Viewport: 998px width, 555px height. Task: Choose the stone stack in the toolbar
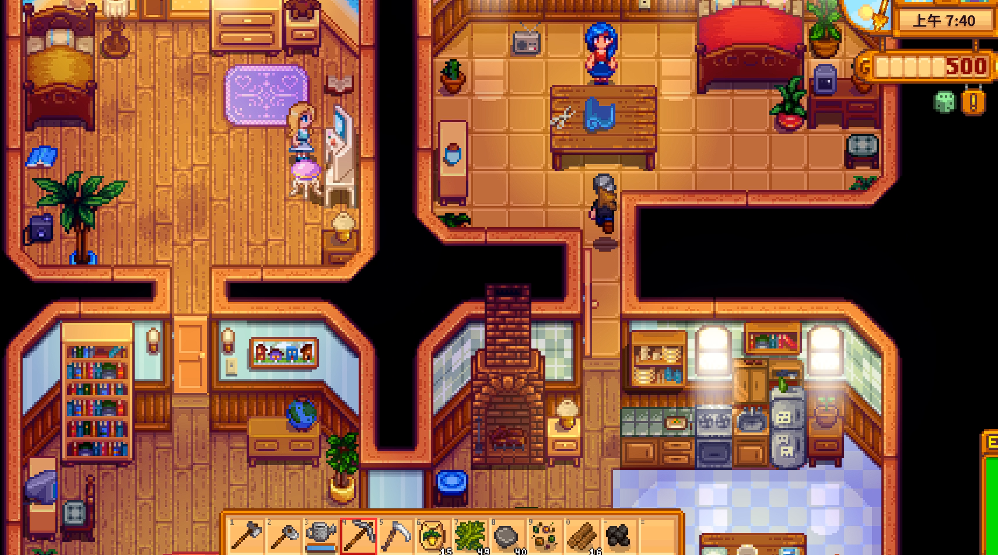coord(508,536)
